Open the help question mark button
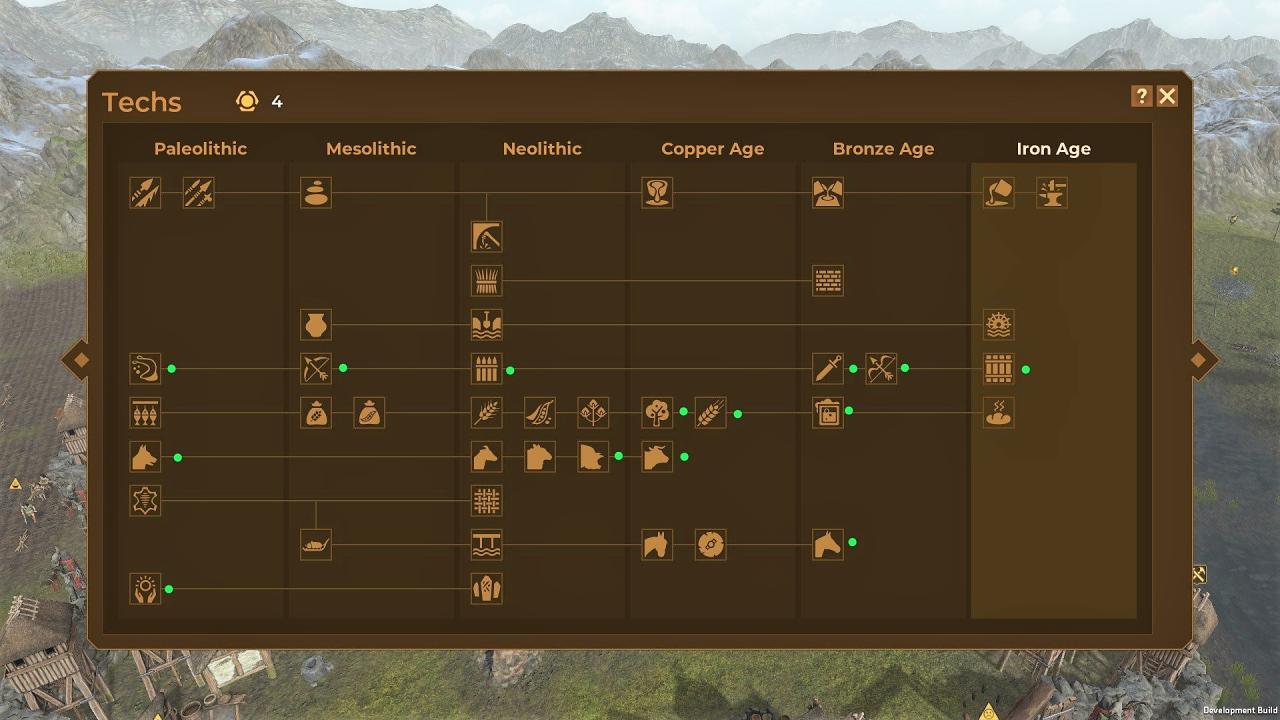Image resolution: width=1280 pixels, height=720 pixels. pyautogui.click(x=1142, y=96)
